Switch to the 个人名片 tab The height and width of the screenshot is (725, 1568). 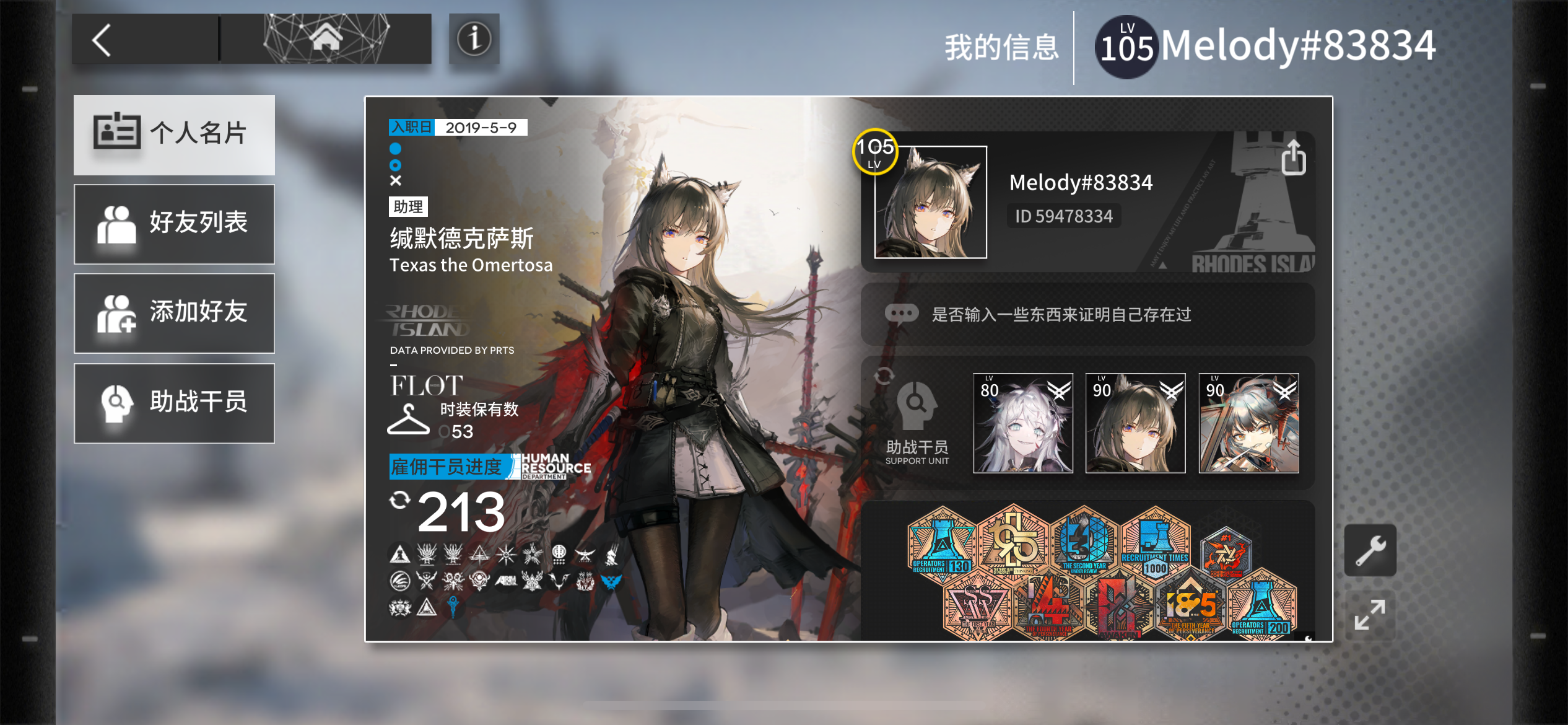(x=174, y=134)
